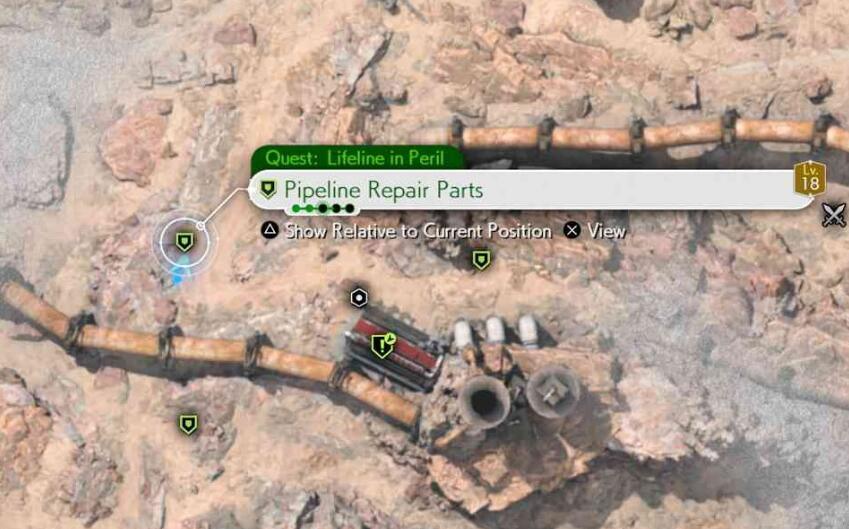This screenshot has width=849, height=529.
Task: Choose the crossed swords combat icon
Action: (x=833, y=214)
